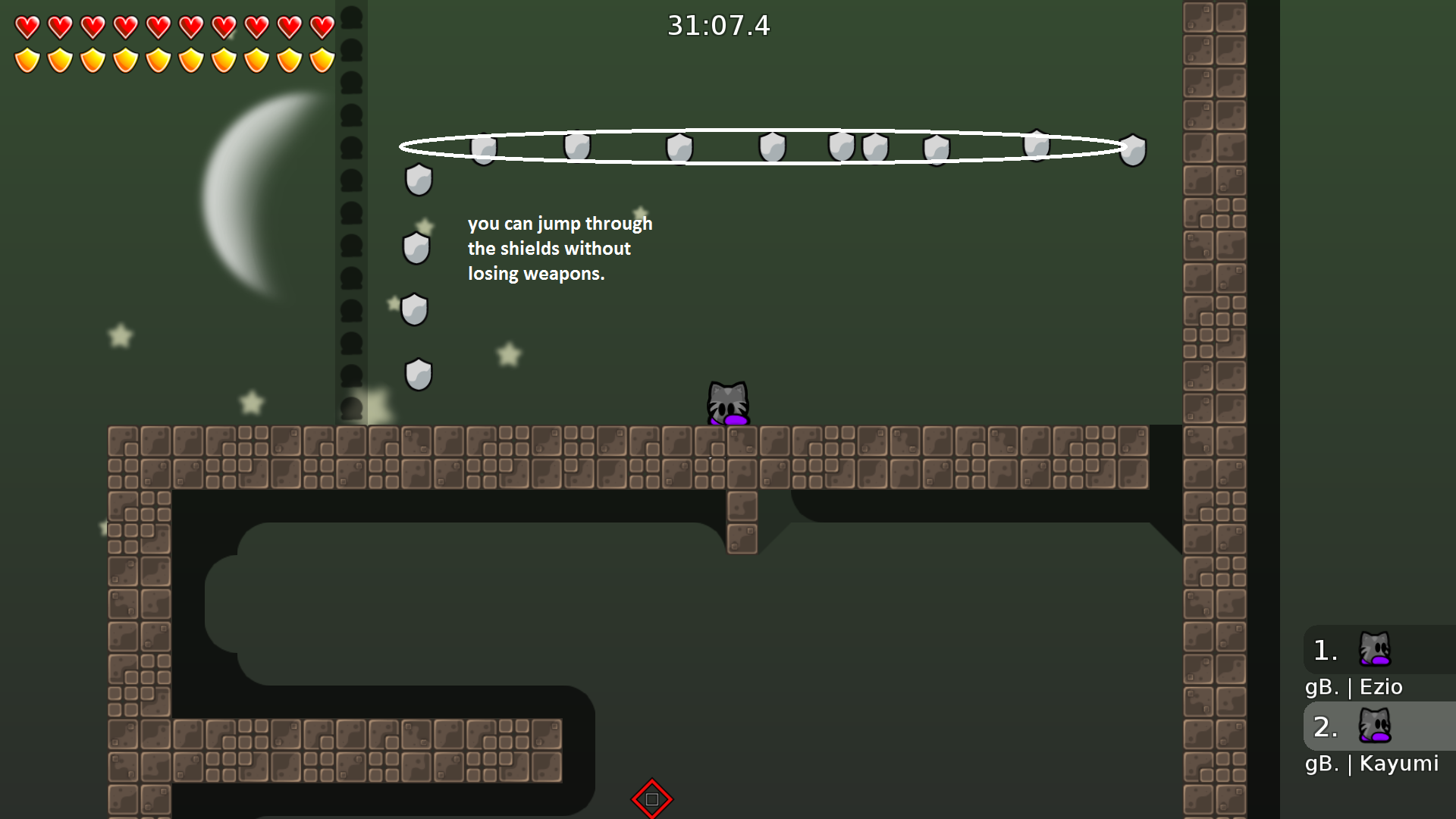Screen dimensions: 1456x819
Task: Select the gray cat player character
Action: click(x=728, y=403)
